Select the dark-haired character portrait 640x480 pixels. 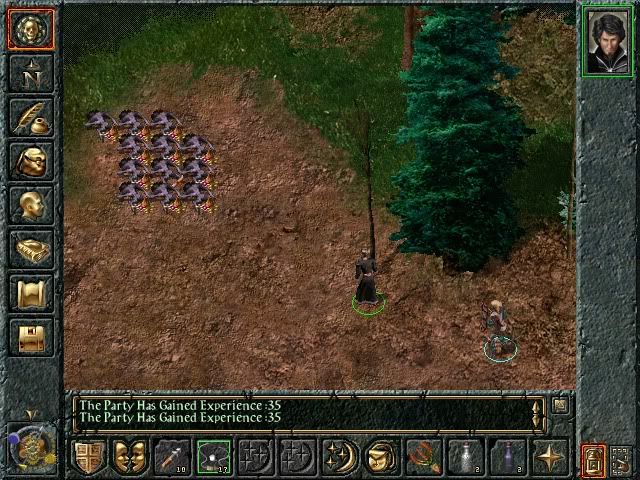(x=607, y=40)
